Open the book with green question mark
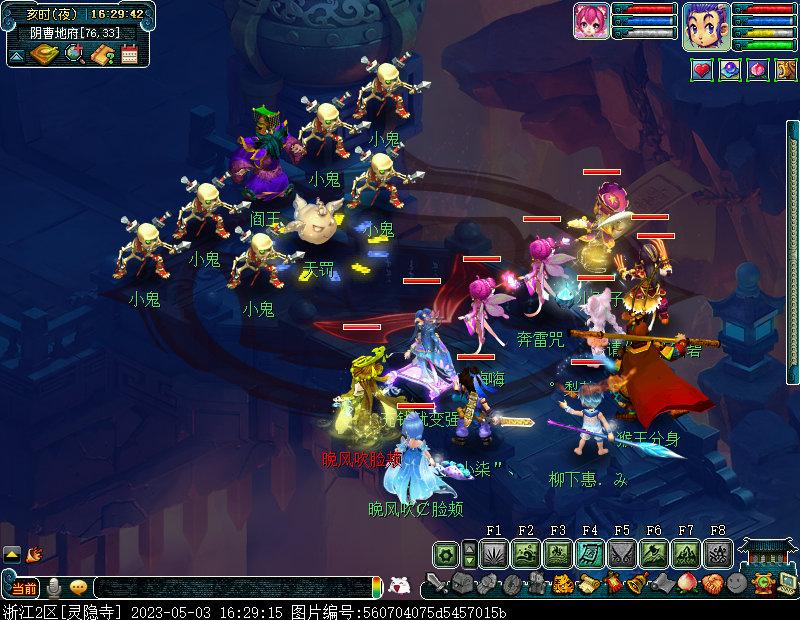This screenshot has height=620, width=800. (102, 55)
